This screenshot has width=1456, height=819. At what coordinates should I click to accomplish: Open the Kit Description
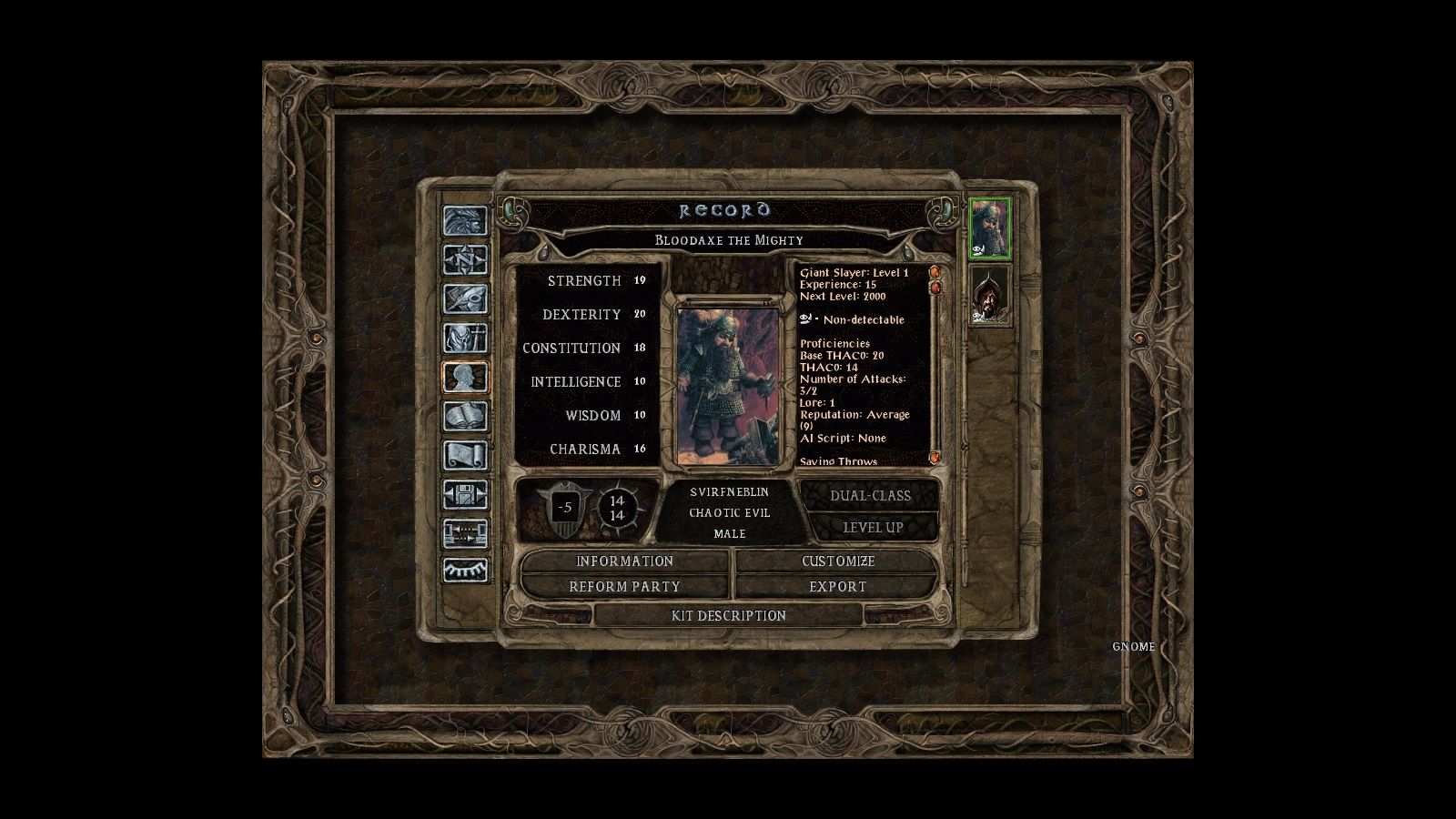pos(728,616)
